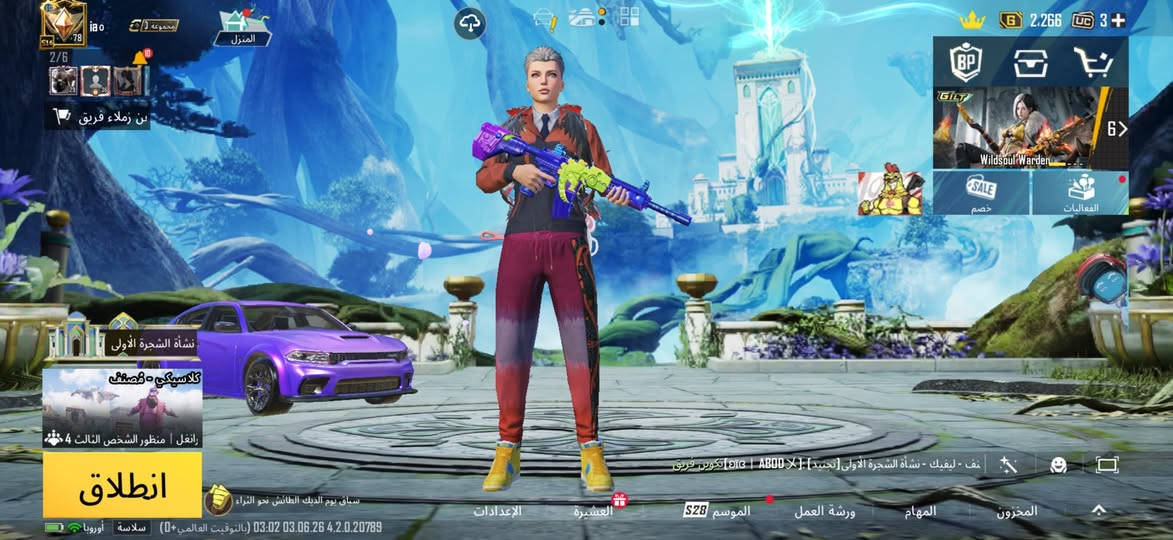
Task: Open the كلاسيكي mode selection panel
Action: 122,406
